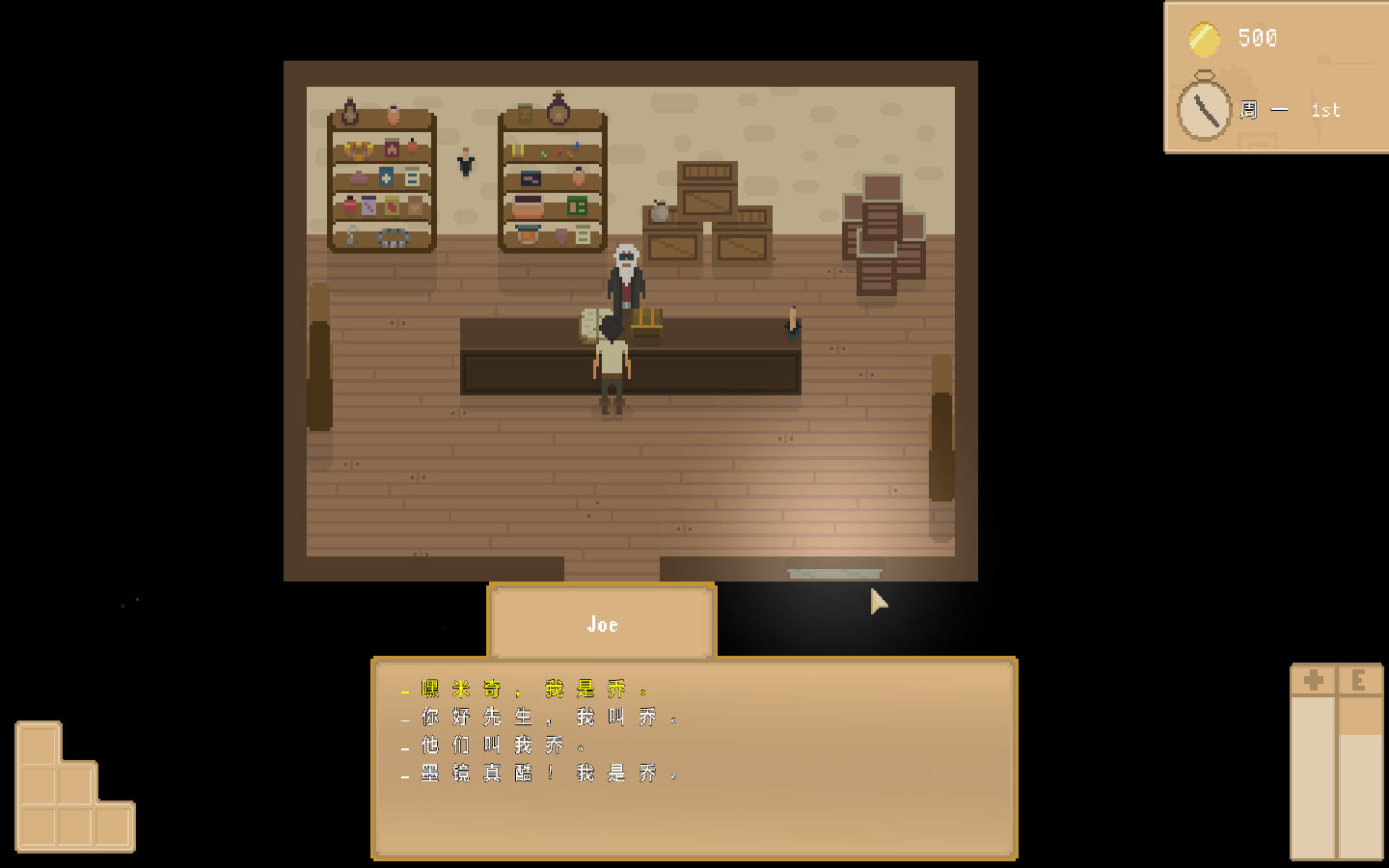Click the plus sign health bar icon
1389x868 pixels.
click(1314, 679)
